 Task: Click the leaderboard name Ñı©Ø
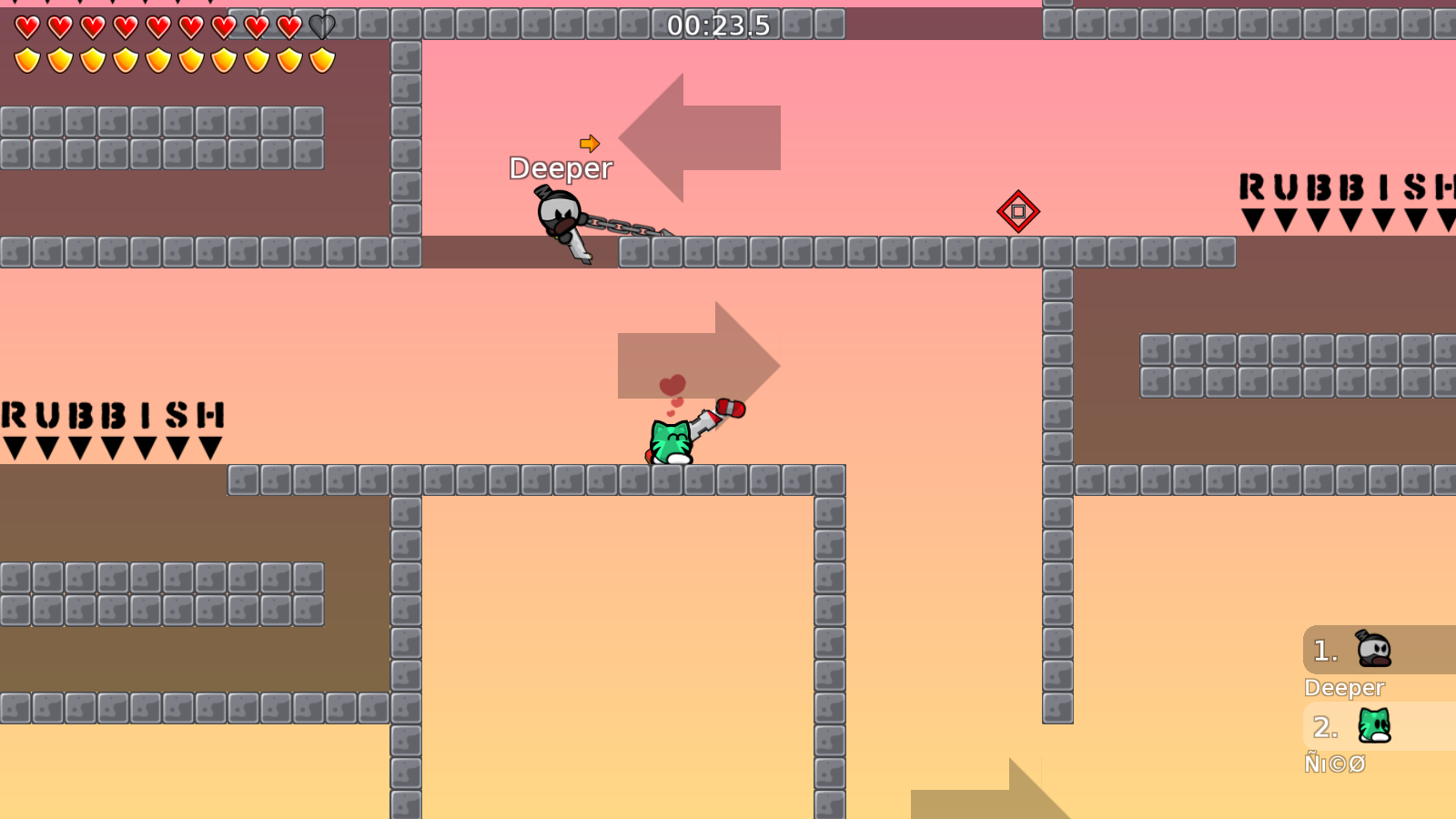click(1335, 764)
